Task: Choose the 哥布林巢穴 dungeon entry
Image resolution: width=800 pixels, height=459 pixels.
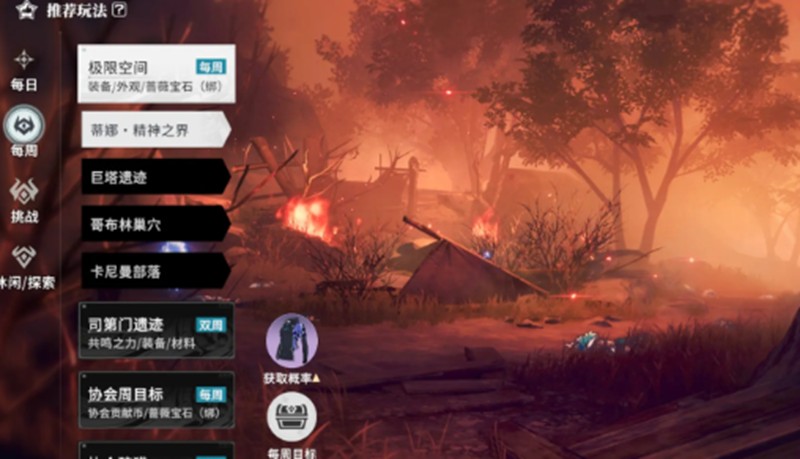Action: (x=154, y=223)
